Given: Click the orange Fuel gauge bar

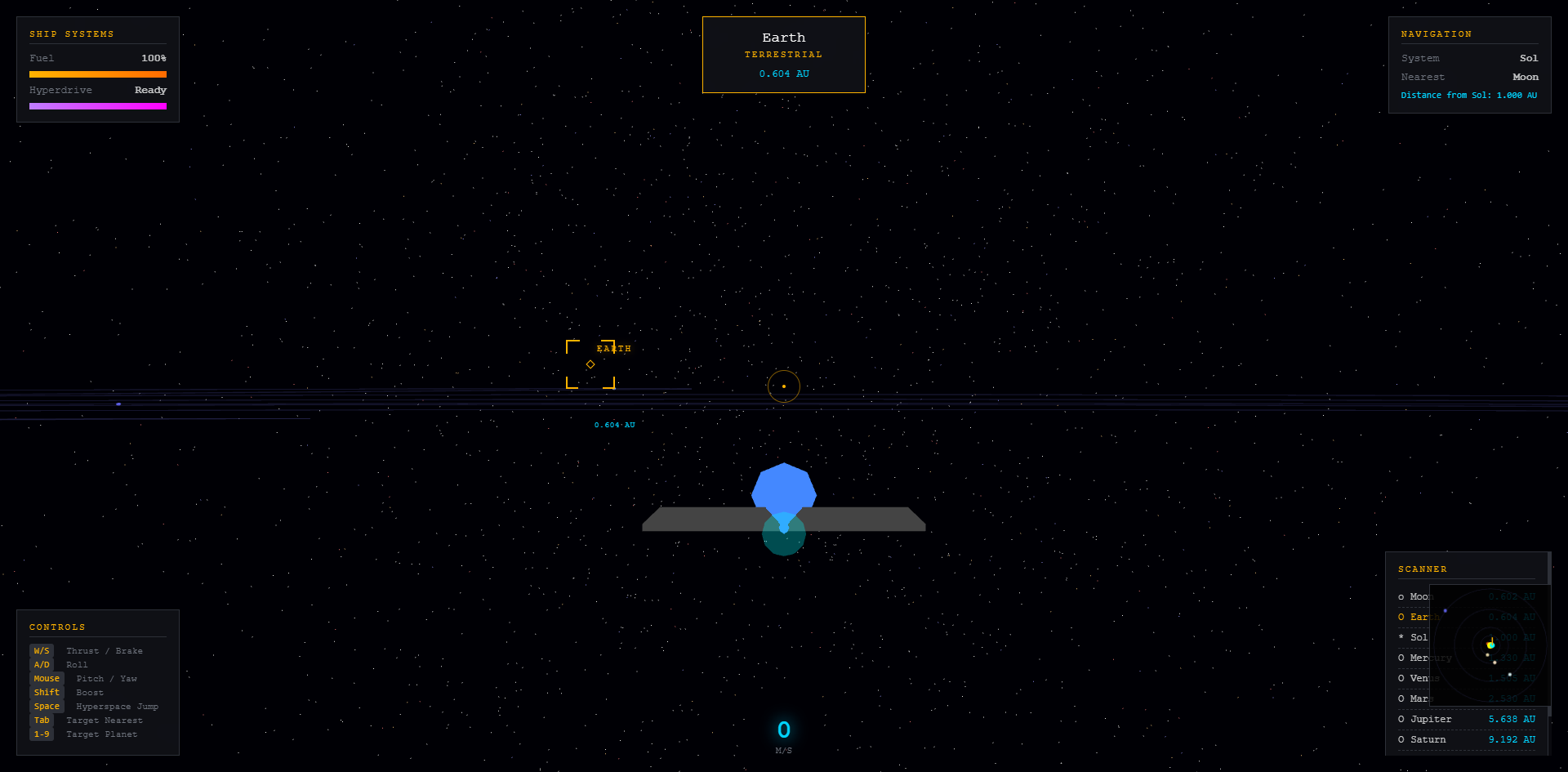Looking at the screenshot, I should [x=97, y=74].
